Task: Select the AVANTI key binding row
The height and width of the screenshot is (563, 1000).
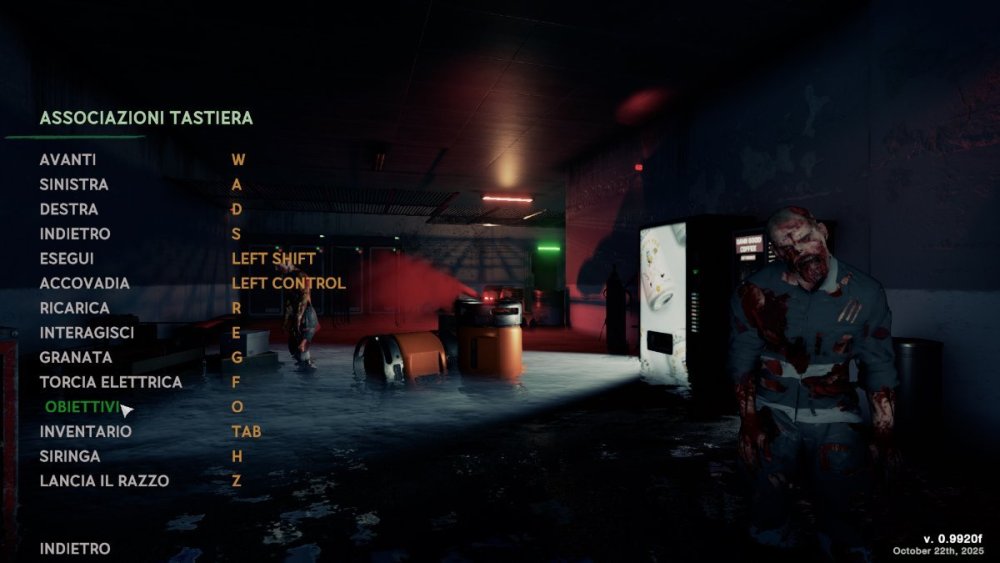Action: click(x=68, y=160)
